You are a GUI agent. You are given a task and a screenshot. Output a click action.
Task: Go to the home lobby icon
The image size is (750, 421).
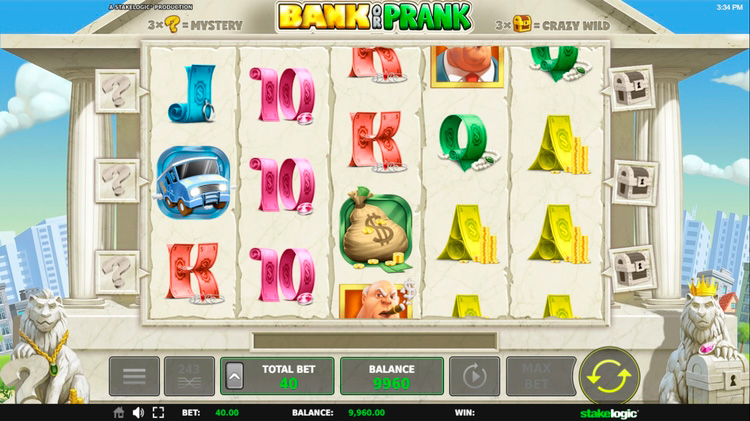119,412
